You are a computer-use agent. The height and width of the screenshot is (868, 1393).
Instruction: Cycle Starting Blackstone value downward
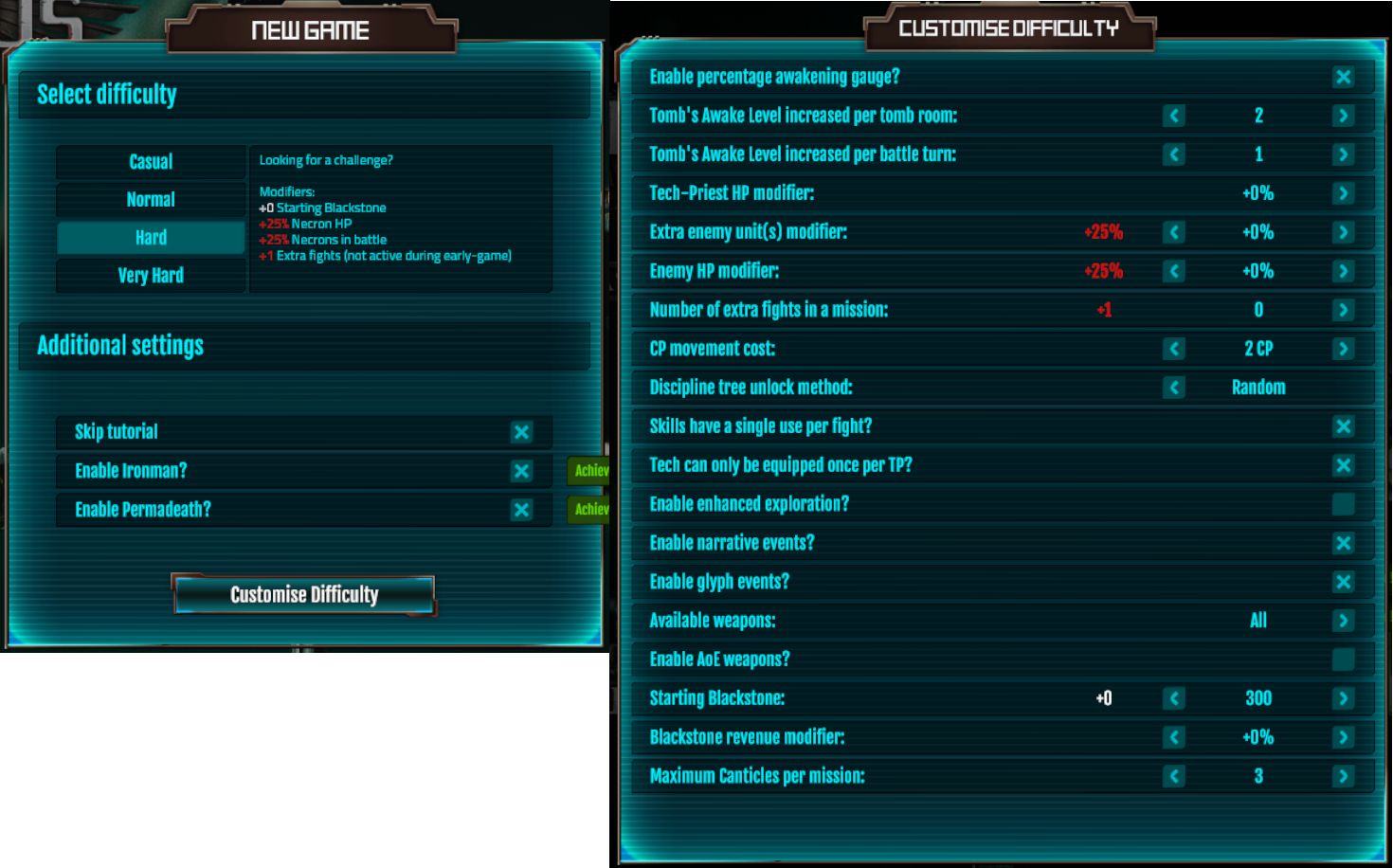pyautogui.click(x=1172, y=697)
